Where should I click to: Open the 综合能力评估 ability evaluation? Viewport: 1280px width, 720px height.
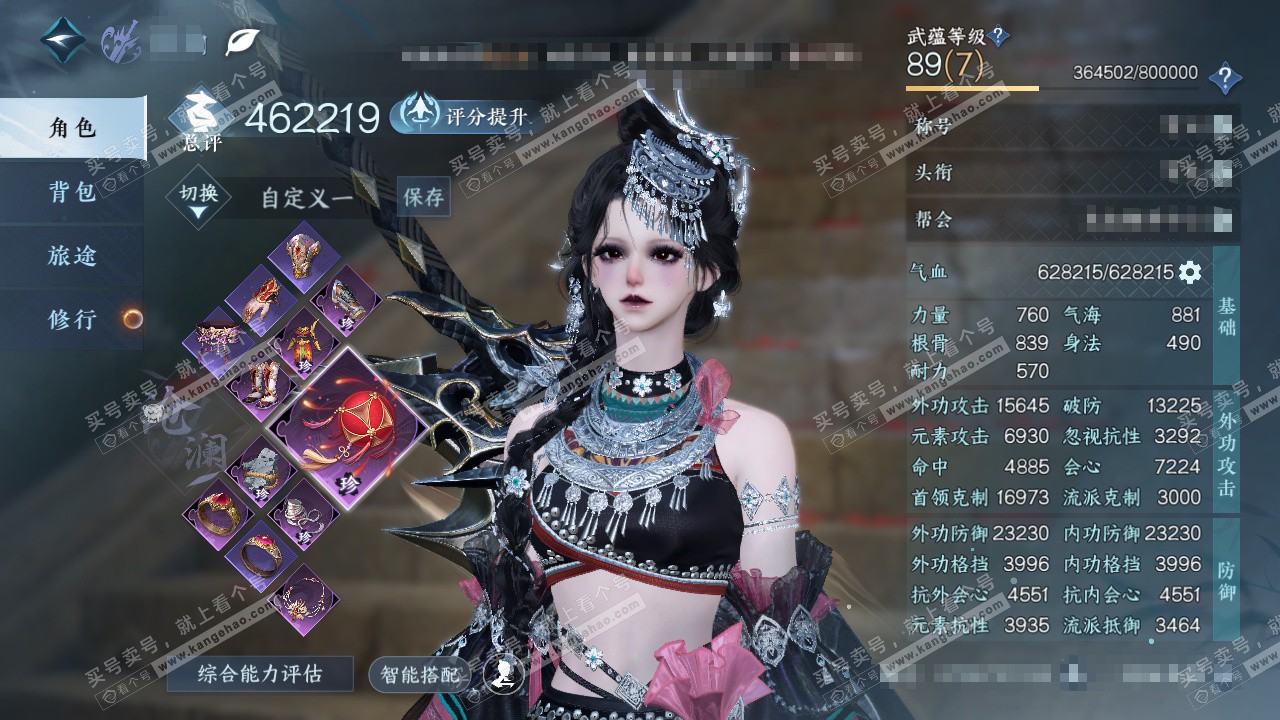click(x=259, y=674)
